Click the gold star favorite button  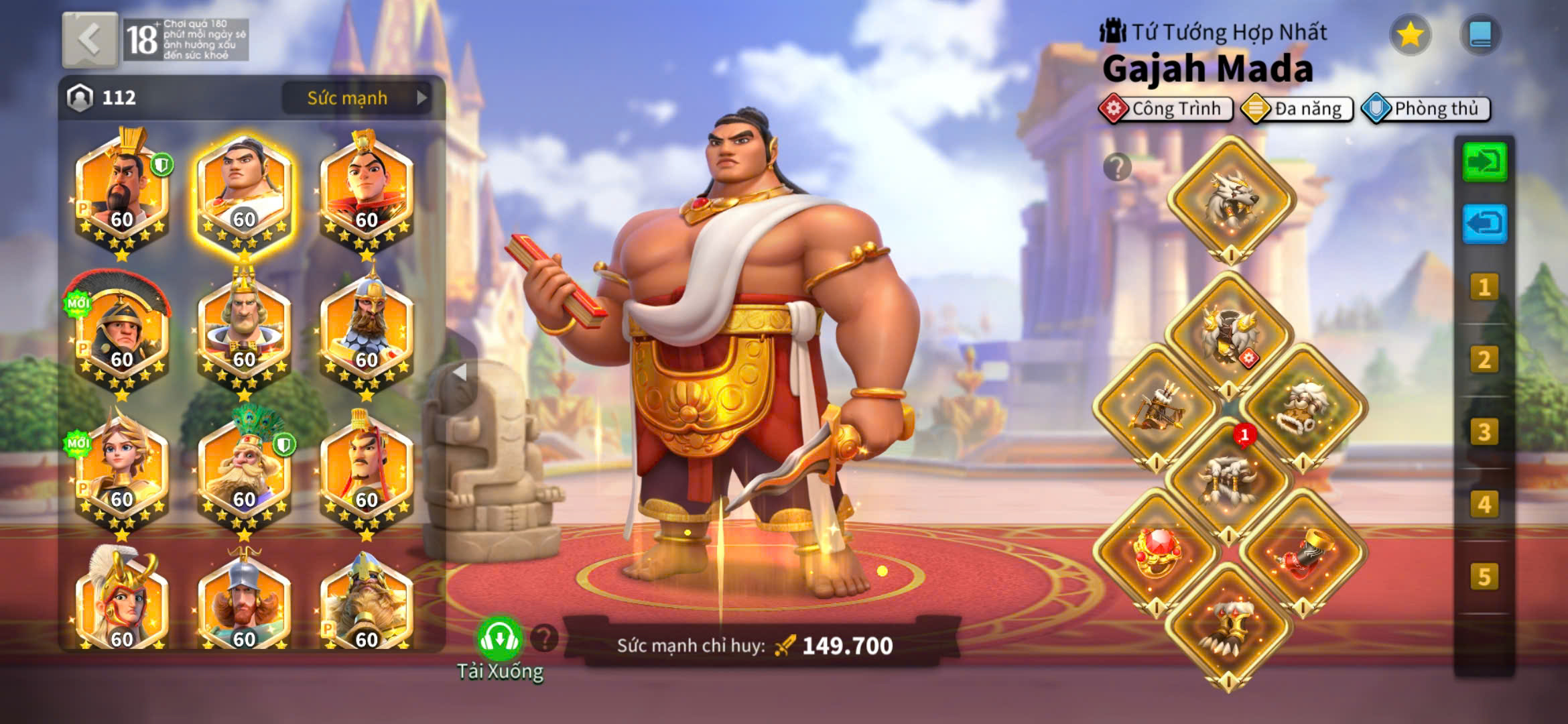point(1410,34)
